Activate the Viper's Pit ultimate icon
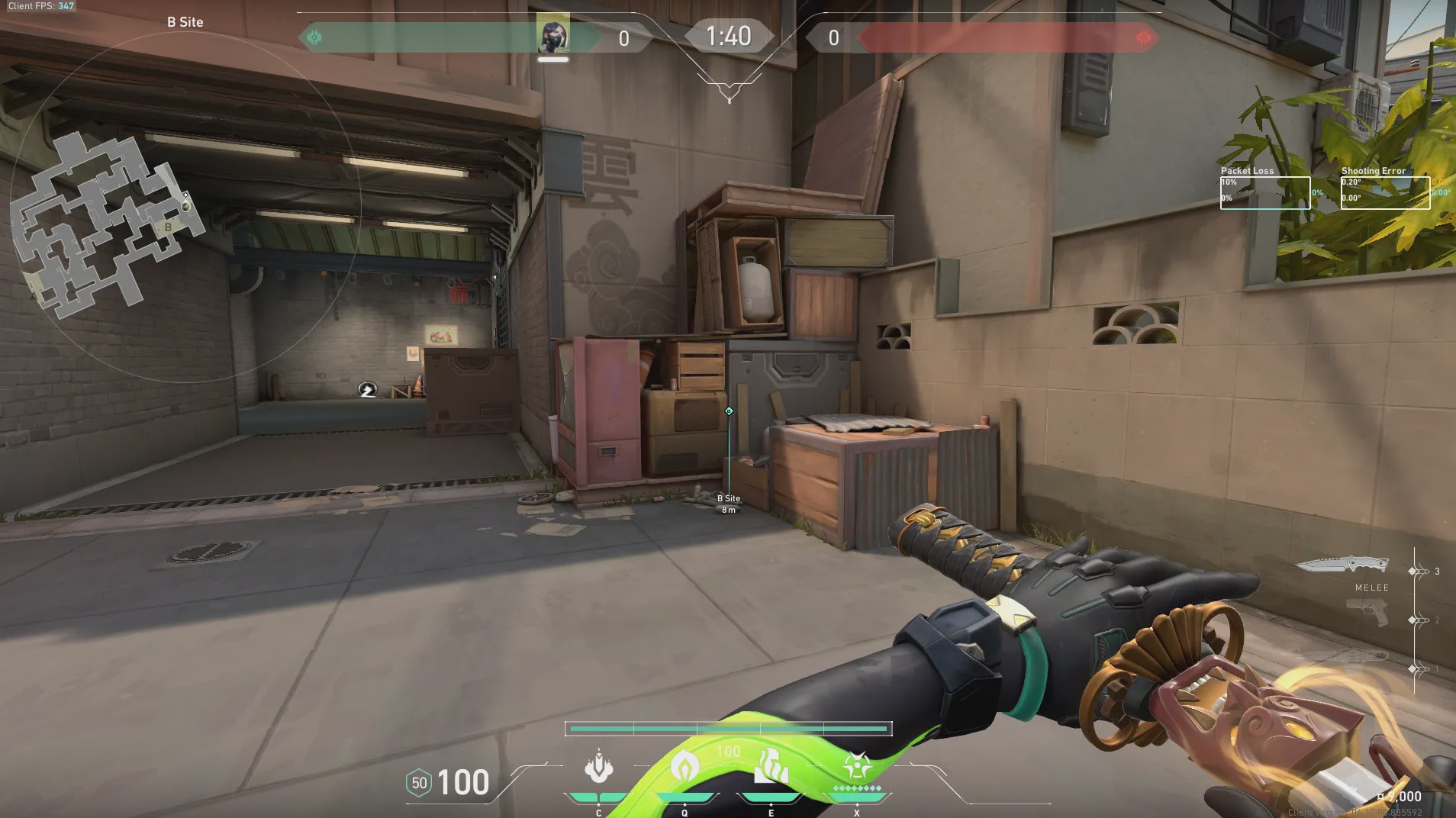 pyautogui.click(x=857, y=765)
